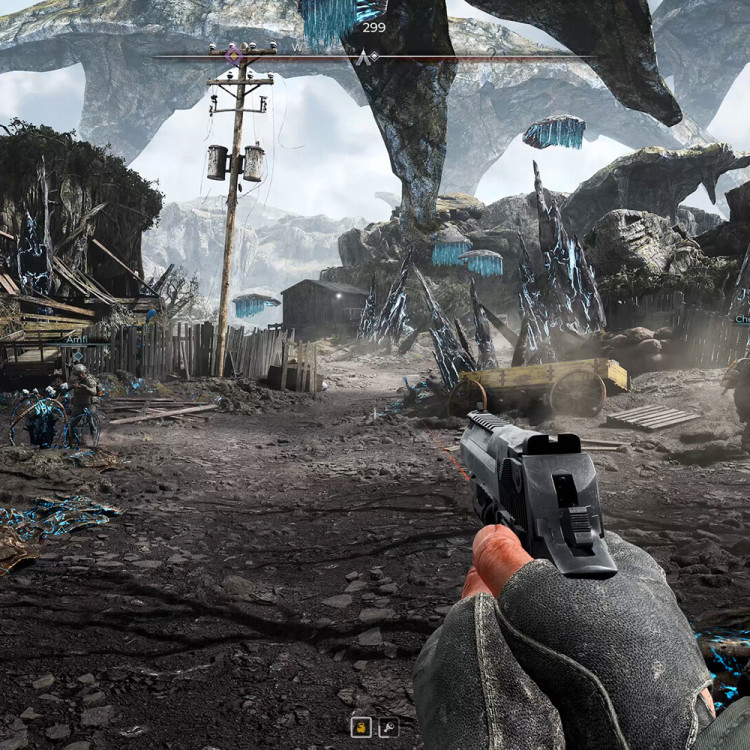
Task: Click the purple diamond marker on the compass
Action: click(x=233, y=54)
